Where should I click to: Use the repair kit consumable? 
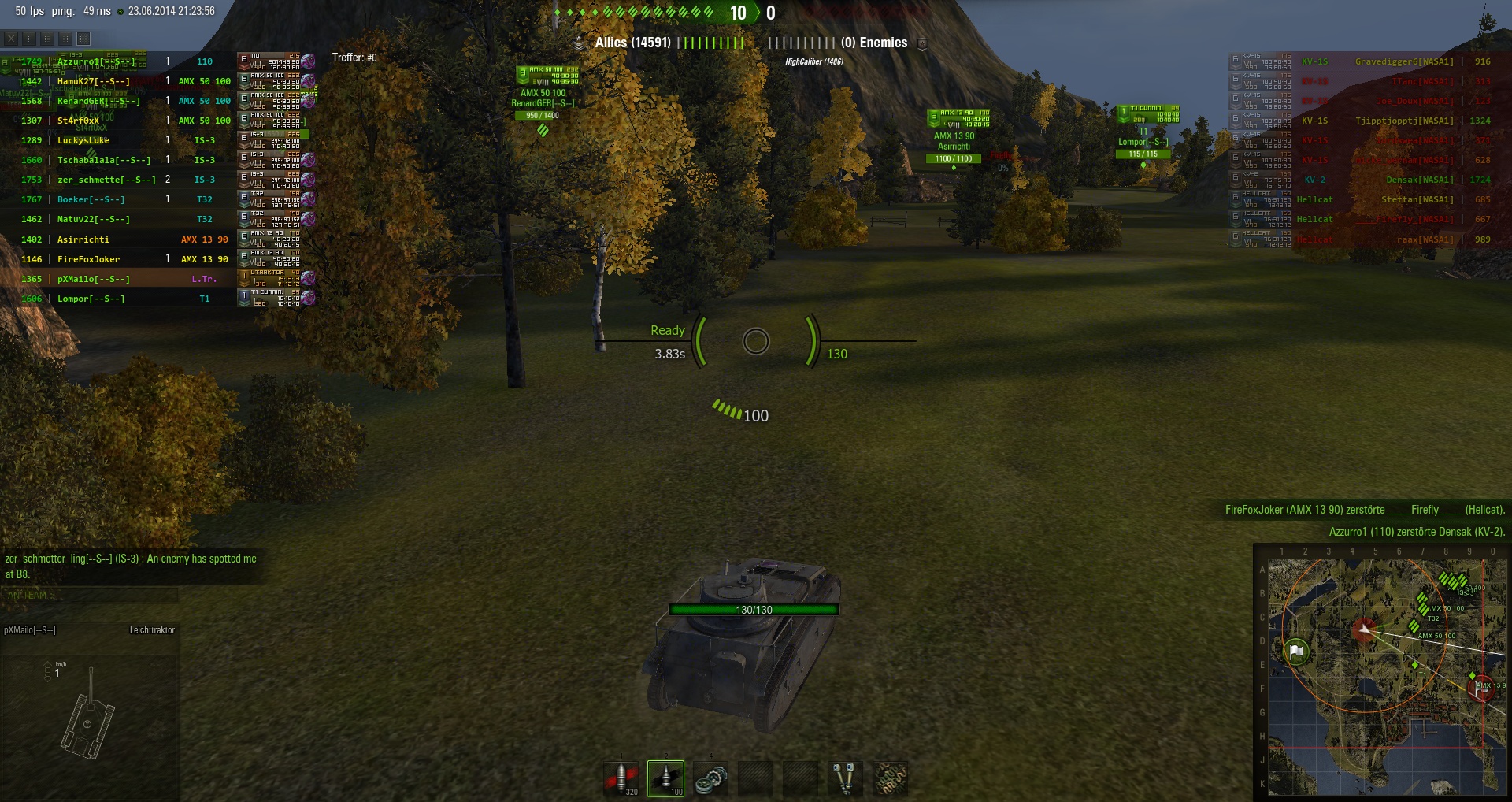click(x=711, y=778)
